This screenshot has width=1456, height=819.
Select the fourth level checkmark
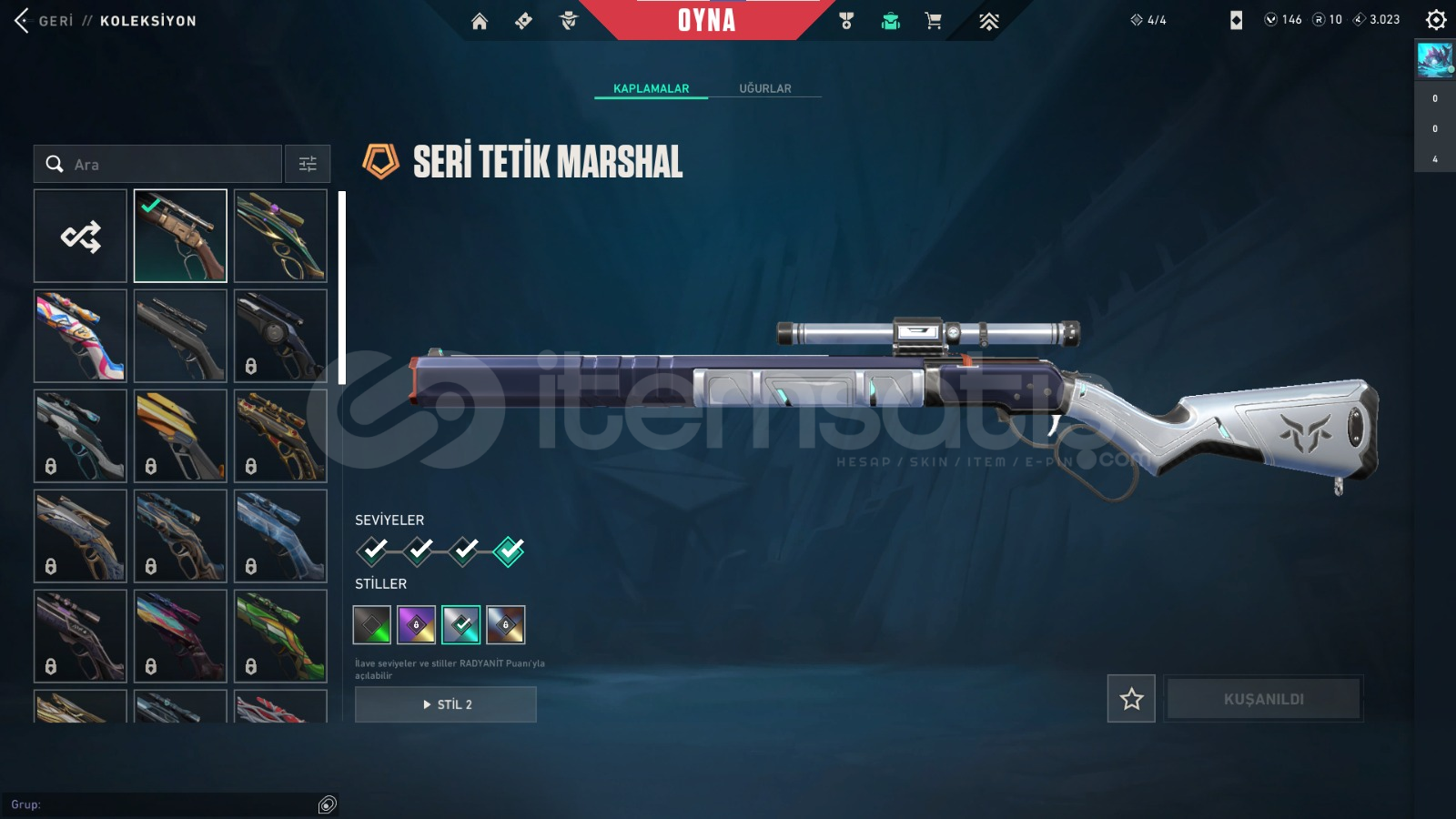click(509, 551)
